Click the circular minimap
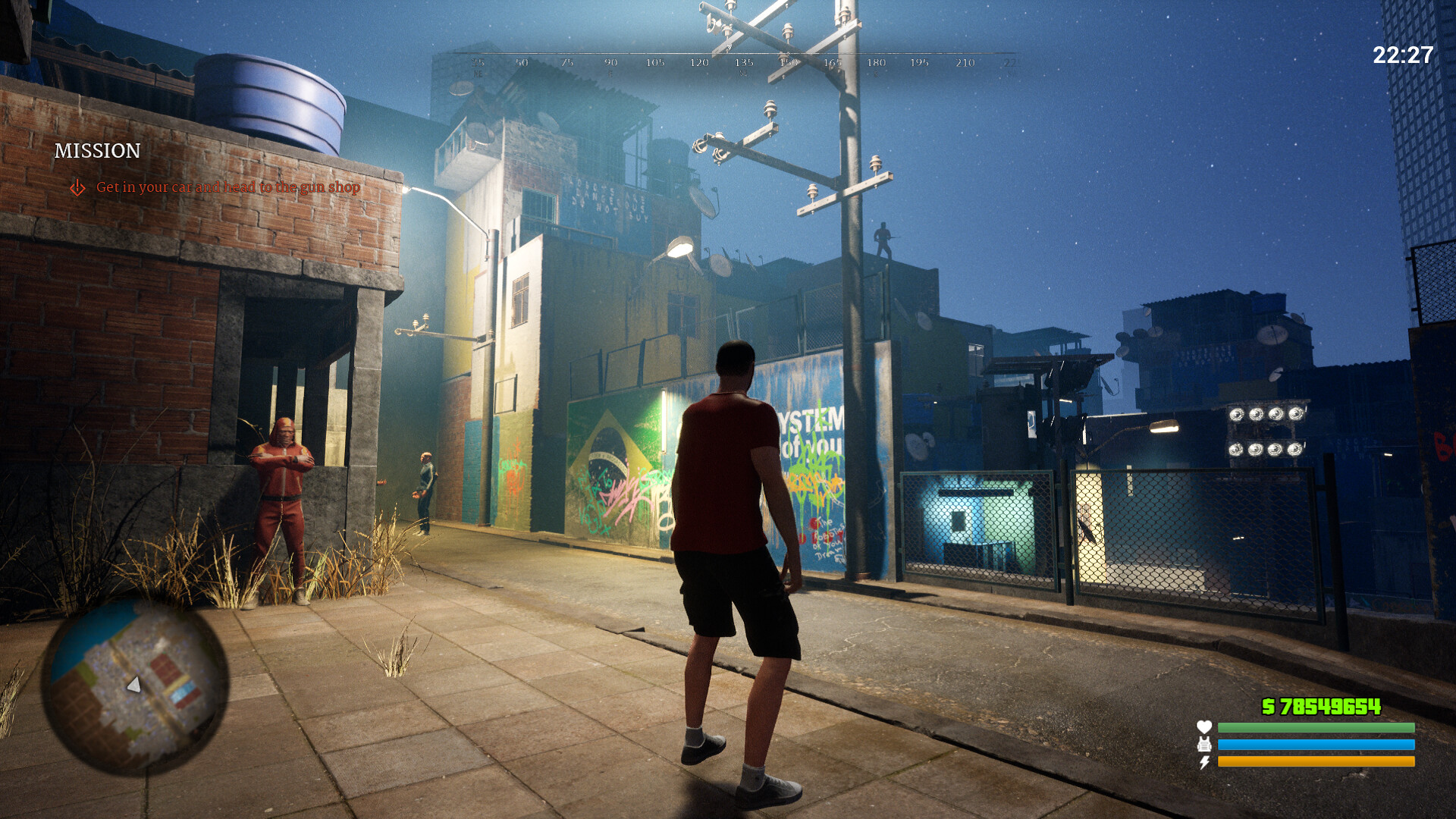Viewport: 1456px width, 819px height. click(x=135, y=687)
